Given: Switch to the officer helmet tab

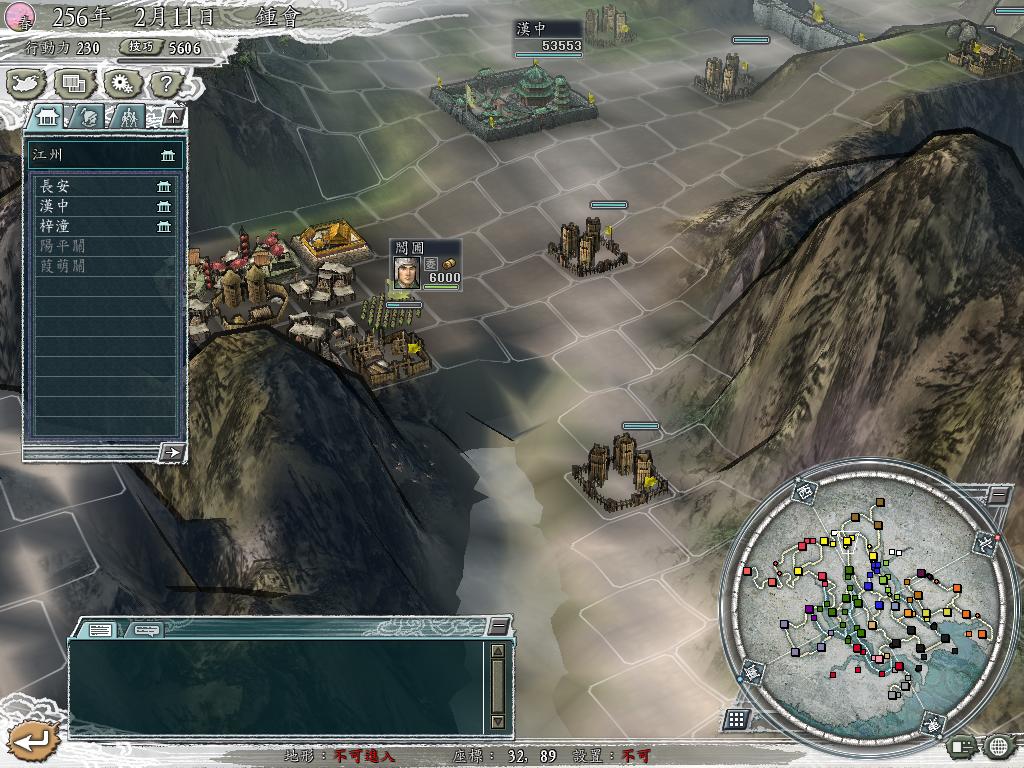Looking at the screenshot, I should click(89, 116).
